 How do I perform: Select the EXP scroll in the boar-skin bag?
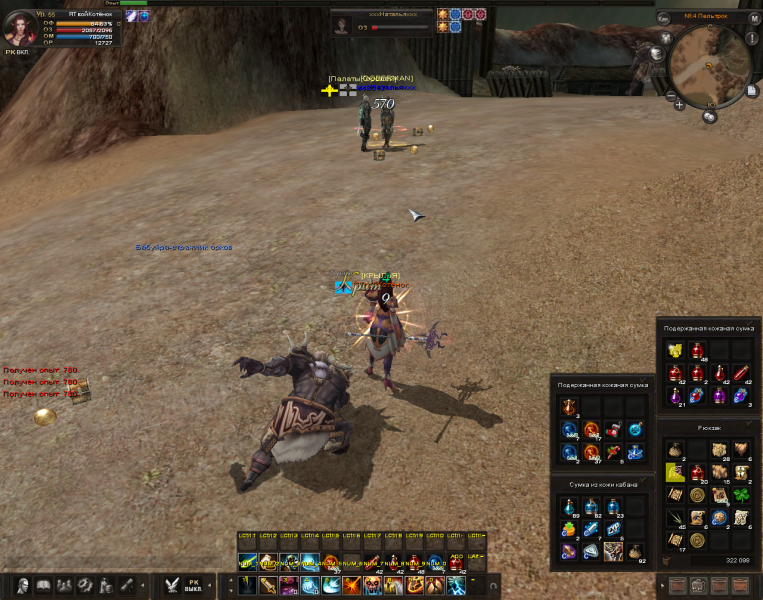pos(613,529)
